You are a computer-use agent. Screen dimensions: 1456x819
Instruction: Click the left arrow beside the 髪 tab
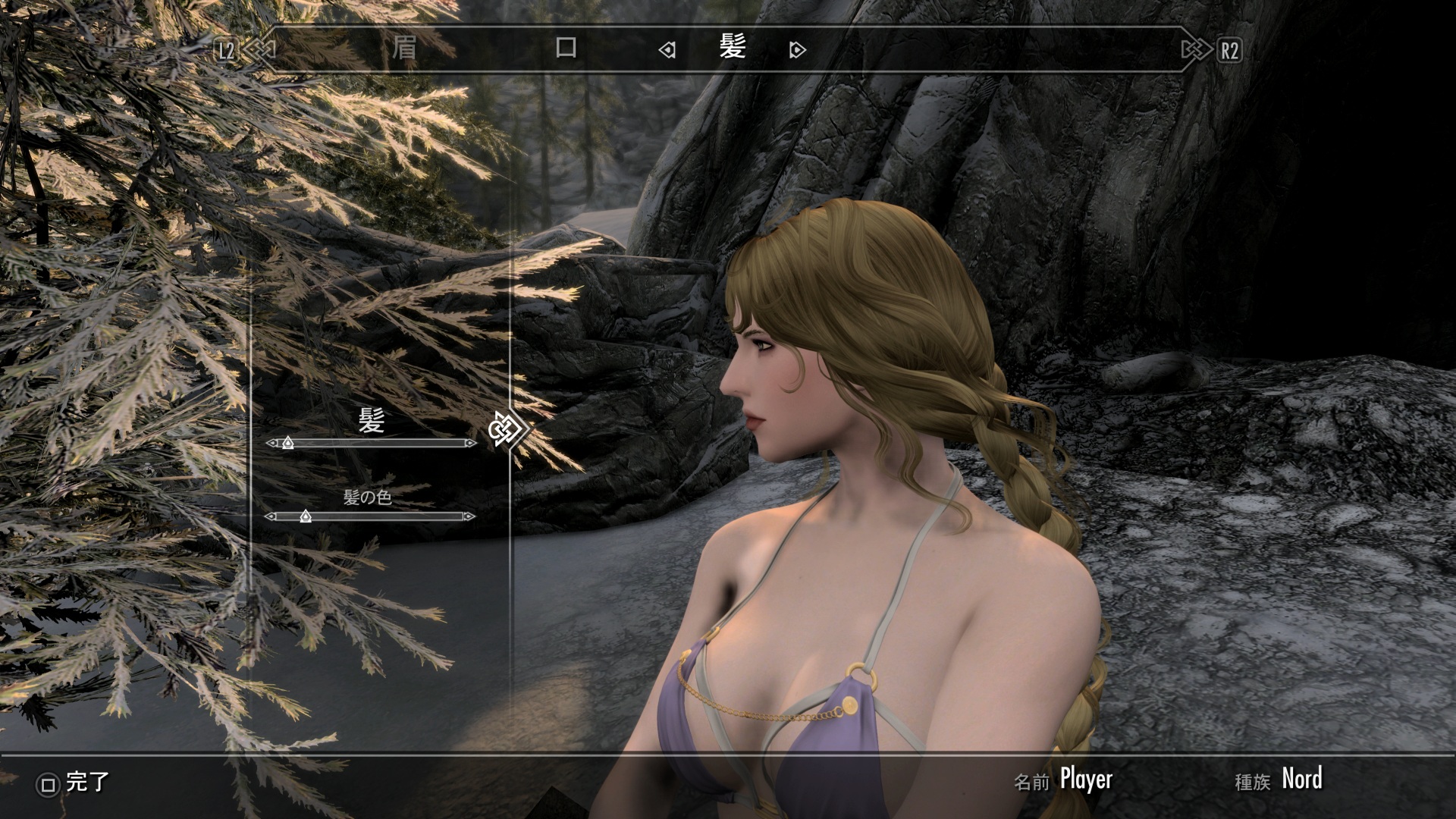pyautogui.click(x=667, y=50)
